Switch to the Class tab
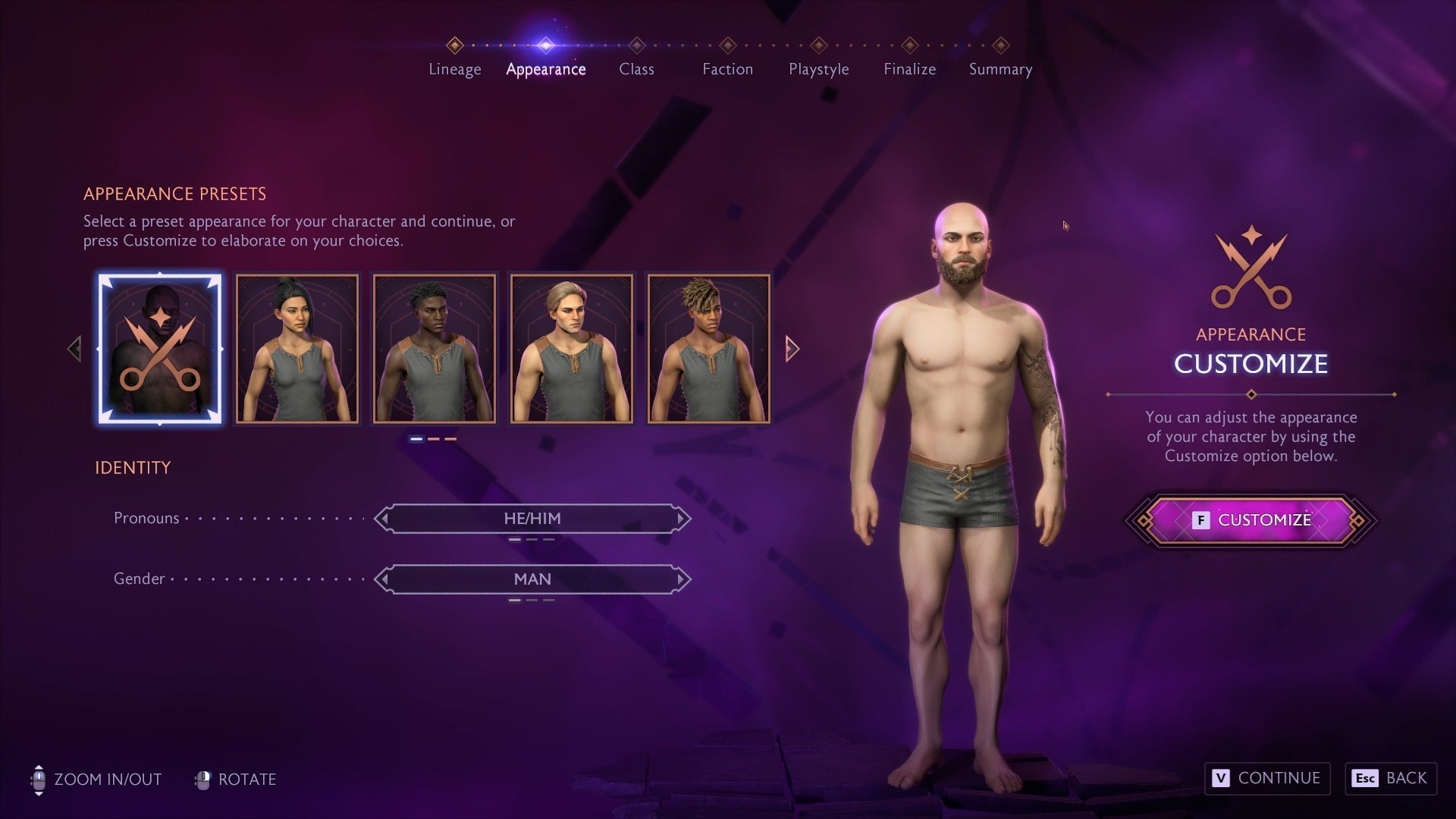 [x=637, y=69]
